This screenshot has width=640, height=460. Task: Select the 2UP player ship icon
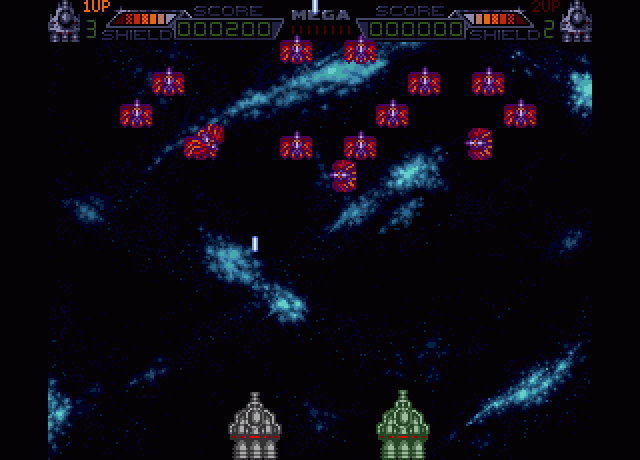point(575,21)
